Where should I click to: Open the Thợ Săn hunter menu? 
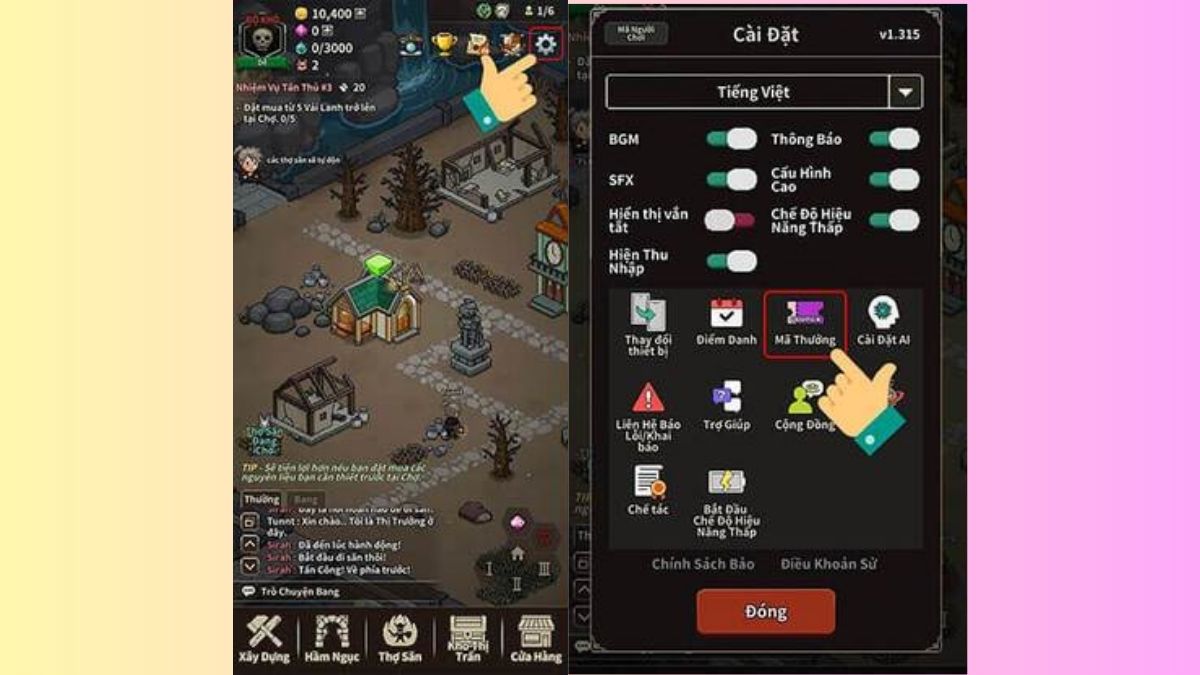401,638
